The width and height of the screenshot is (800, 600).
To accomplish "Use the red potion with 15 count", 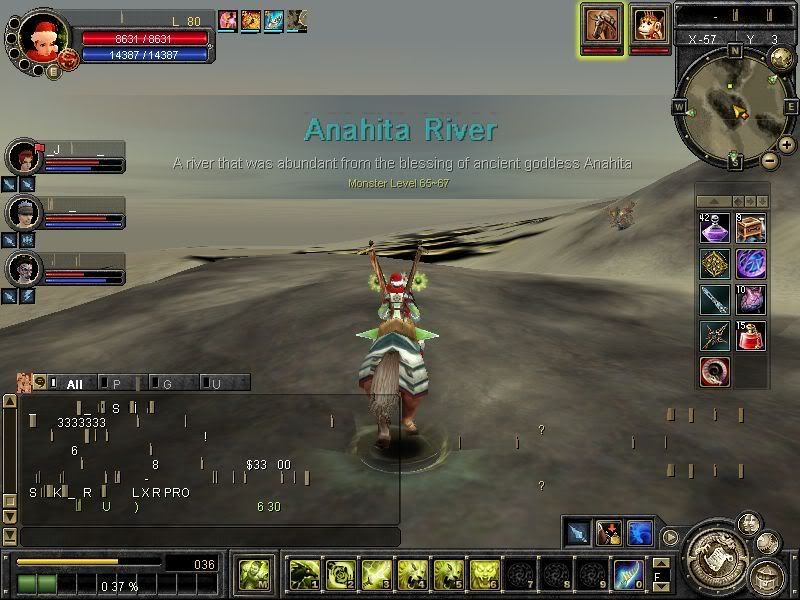I will coord(751,336).
